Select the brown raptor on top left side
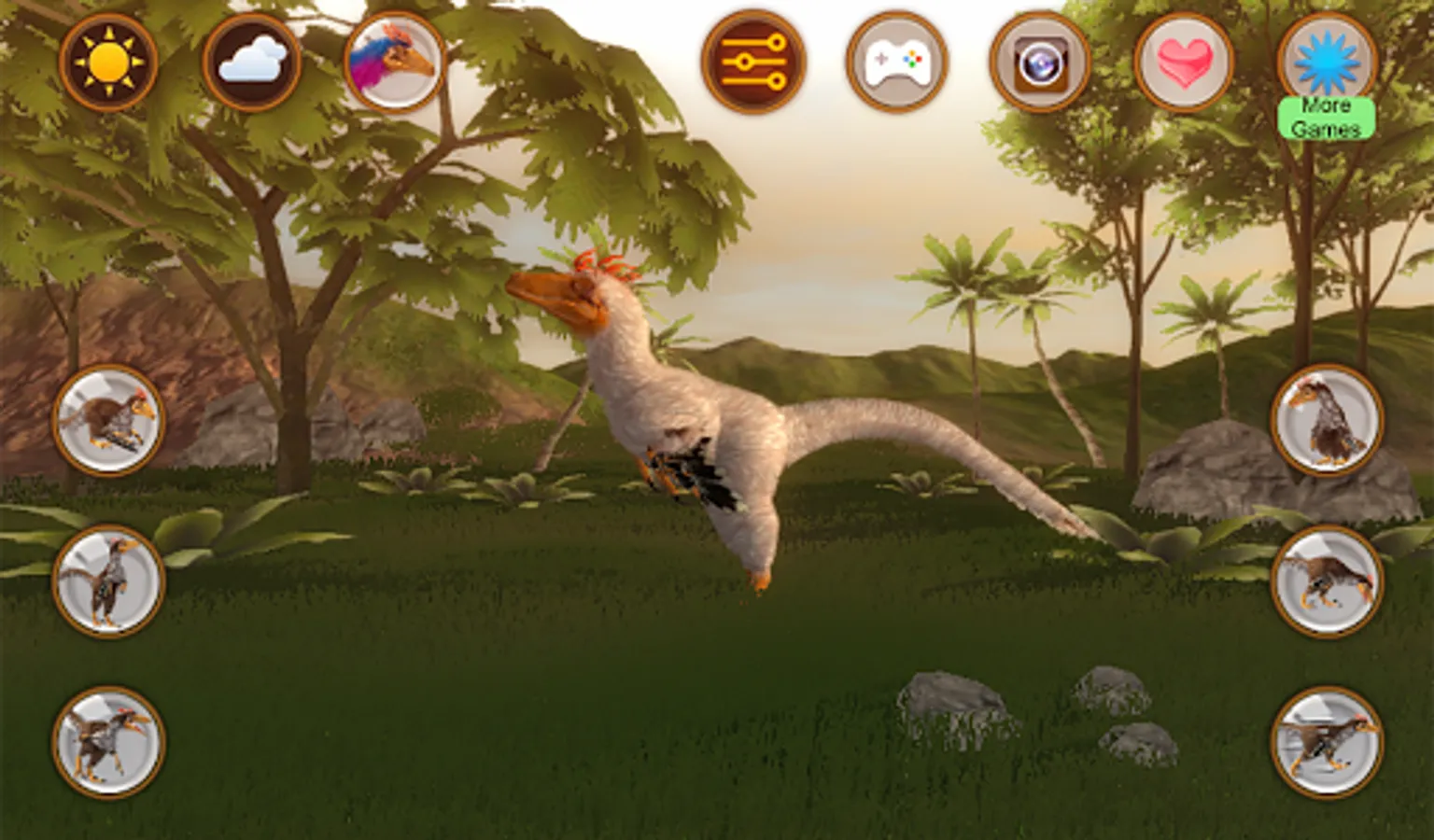1434x840 pixels. click(105, 420)
